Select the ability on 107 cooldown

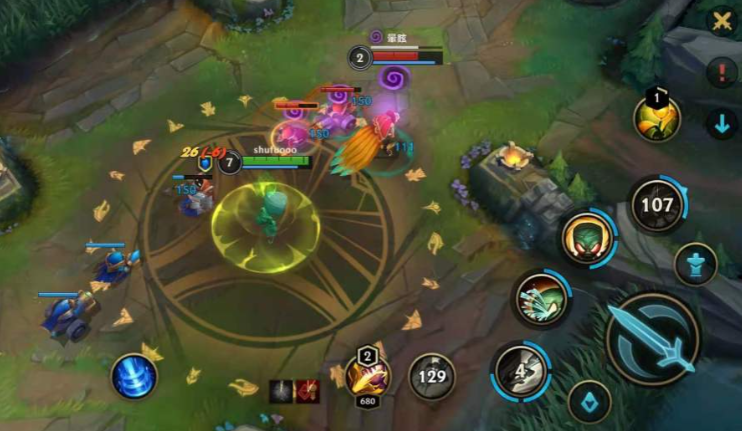tap(657, 205)
